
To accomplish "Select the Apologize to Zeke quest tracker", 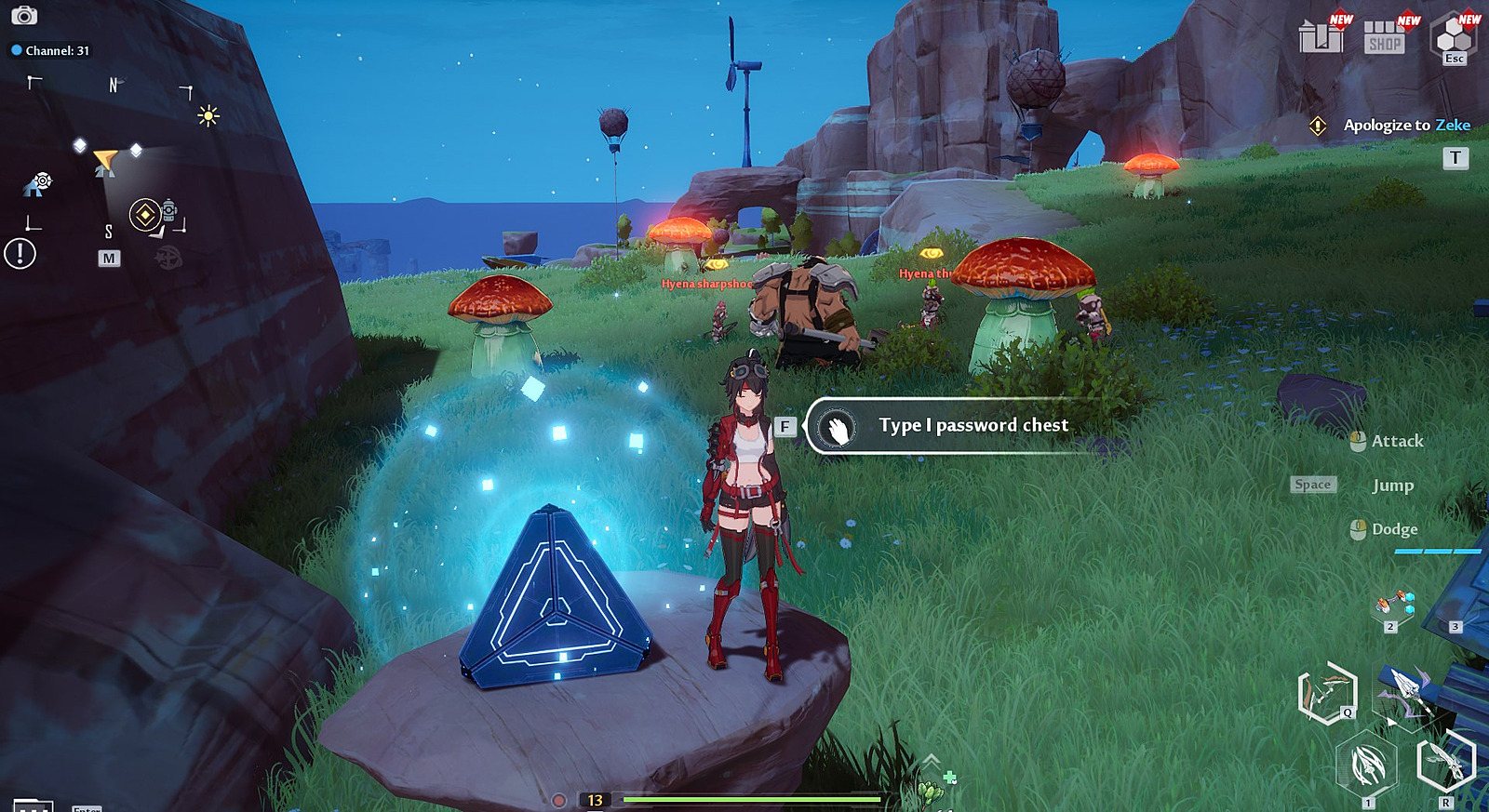I will tap(1405, 126).
